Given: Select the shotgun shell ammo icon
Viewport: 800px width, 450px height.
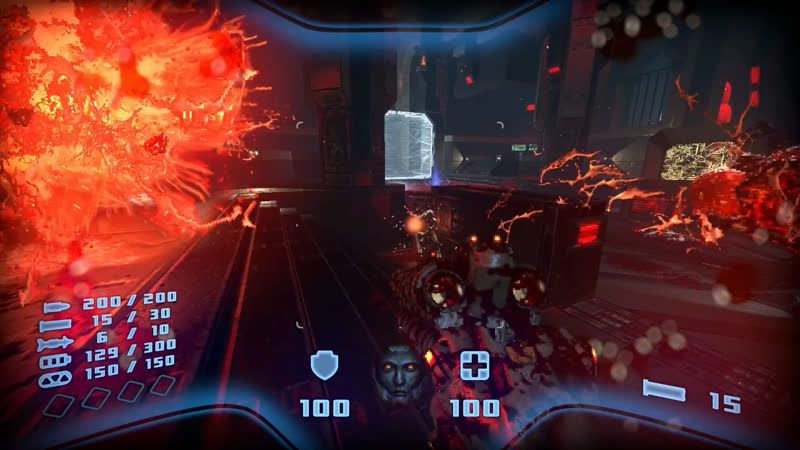Looking at the screenshot, I should point(56,326).
